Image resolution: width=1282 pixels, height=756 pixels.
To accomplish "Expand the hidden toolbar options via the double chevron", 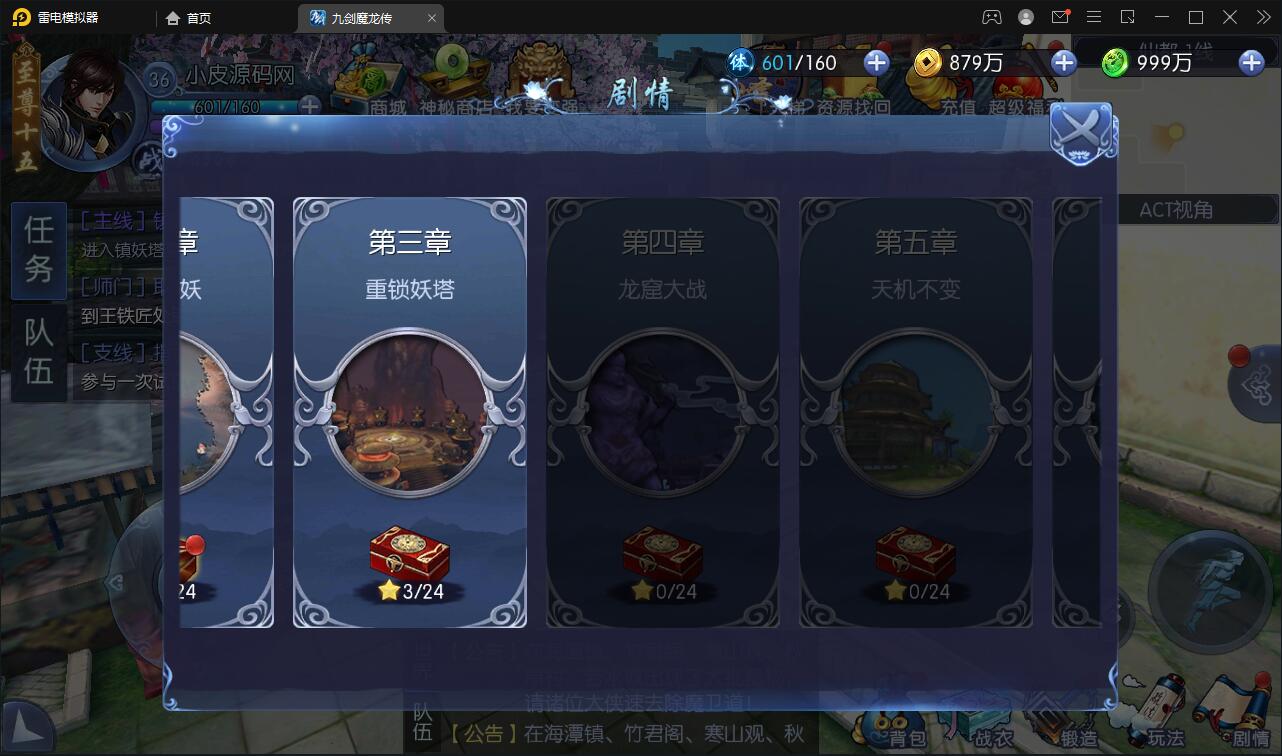I will click(1262, 17).
